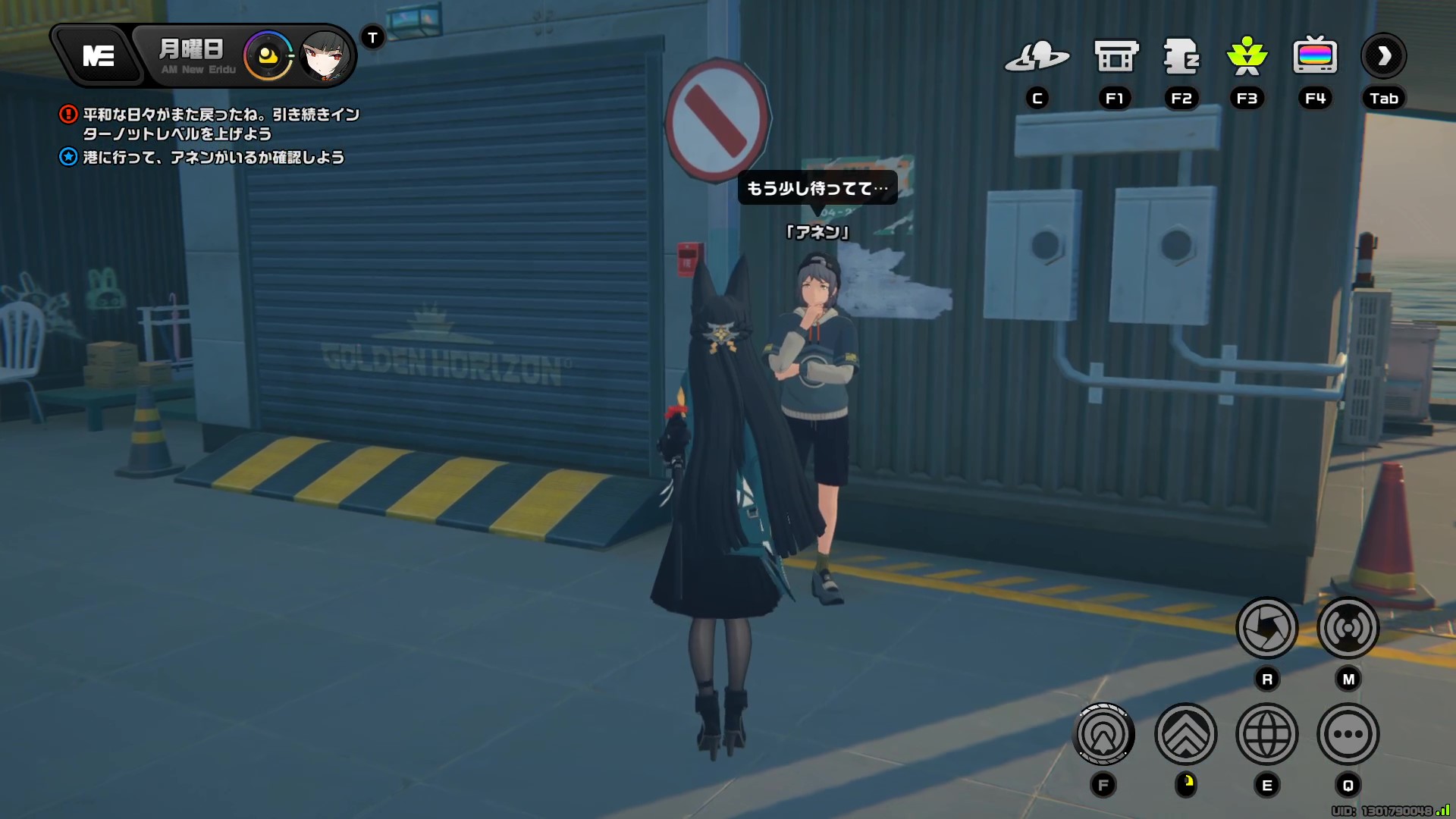The image size is (1456, 819).
Task: Open the ME main menu emblem
Action: click(101, 55)
